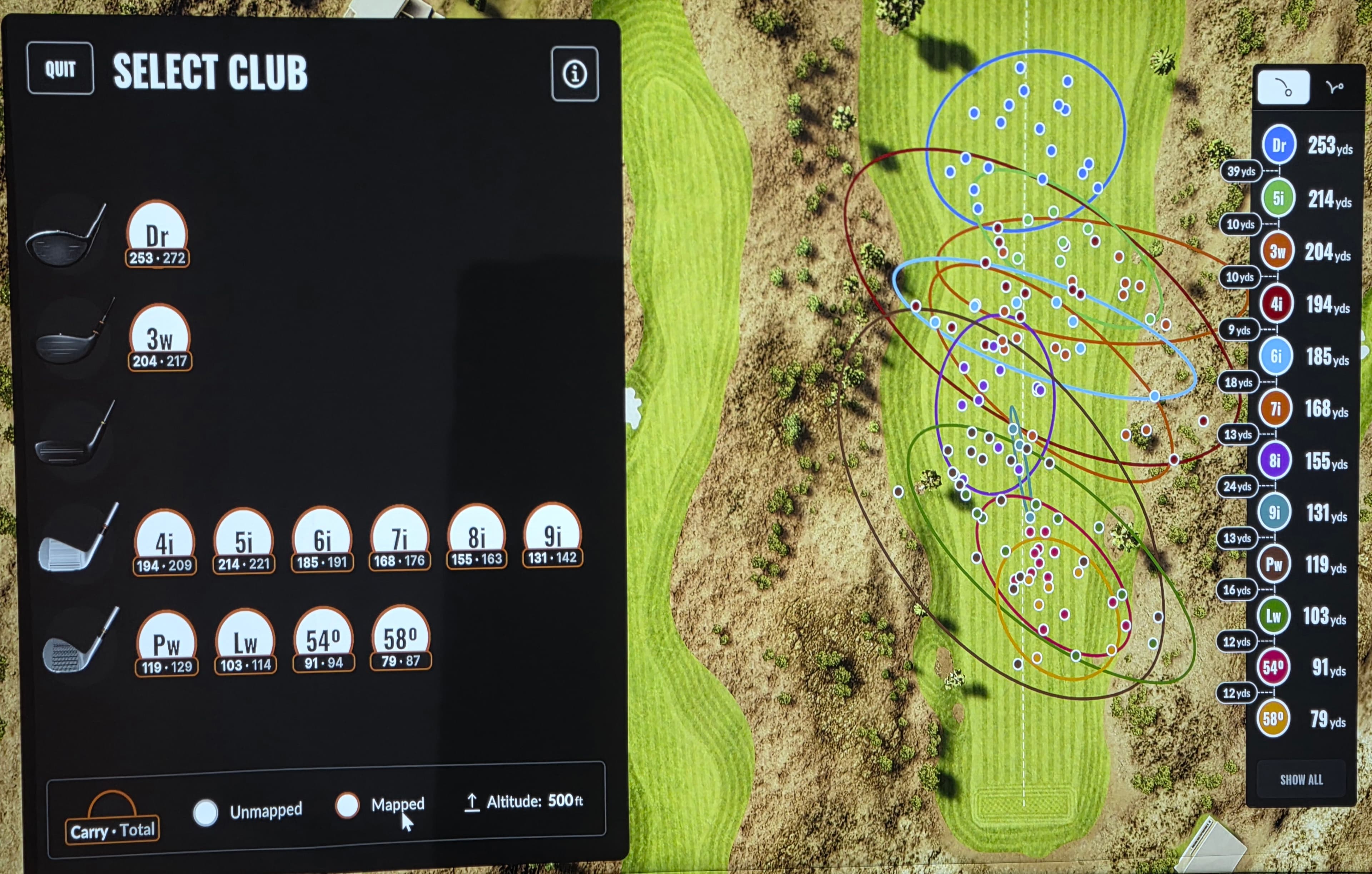Select the 58 degree wedge badge
Viewport: 1372px width, 874px height.
pyautogui.click(x=401, y=638)
